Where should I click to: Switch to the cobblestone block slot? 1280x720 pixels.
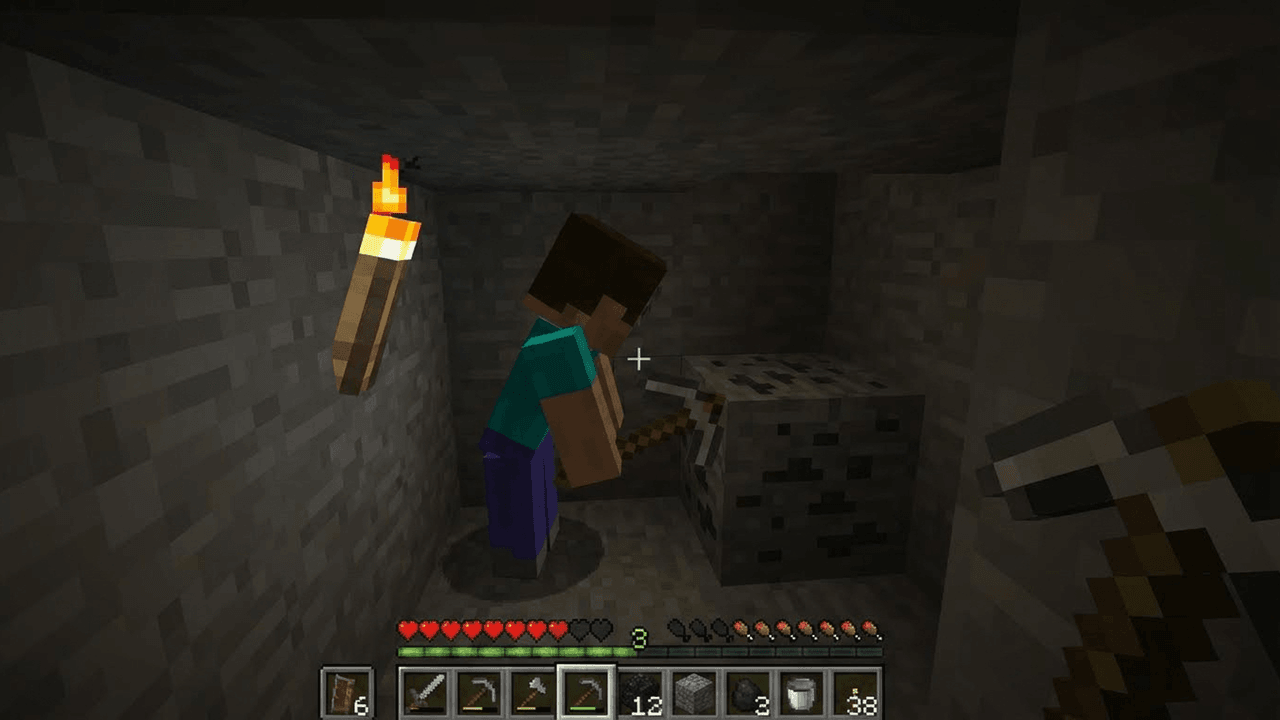pyautogui.click(x=692, y=692)
